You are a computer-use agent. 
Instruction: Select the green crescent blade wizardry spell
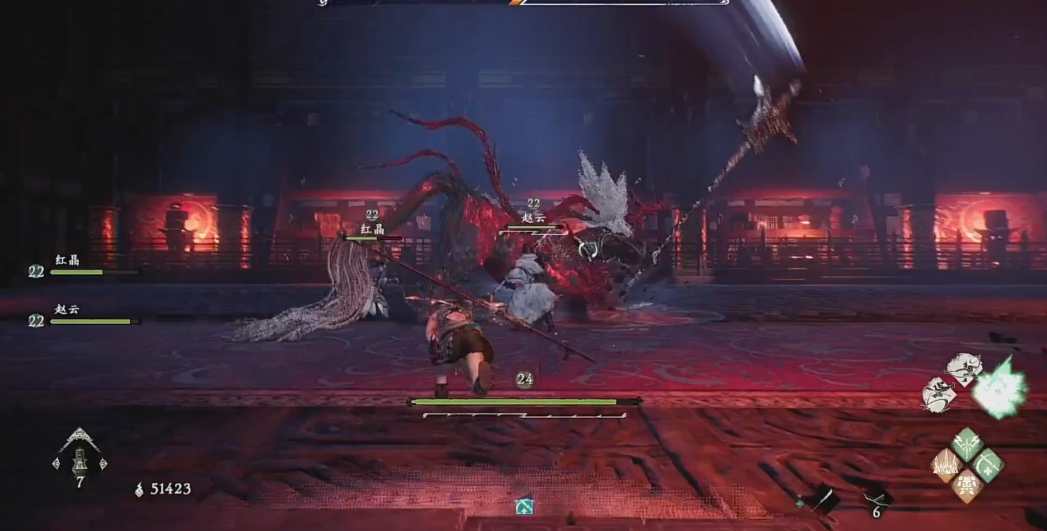click(988, 464)
